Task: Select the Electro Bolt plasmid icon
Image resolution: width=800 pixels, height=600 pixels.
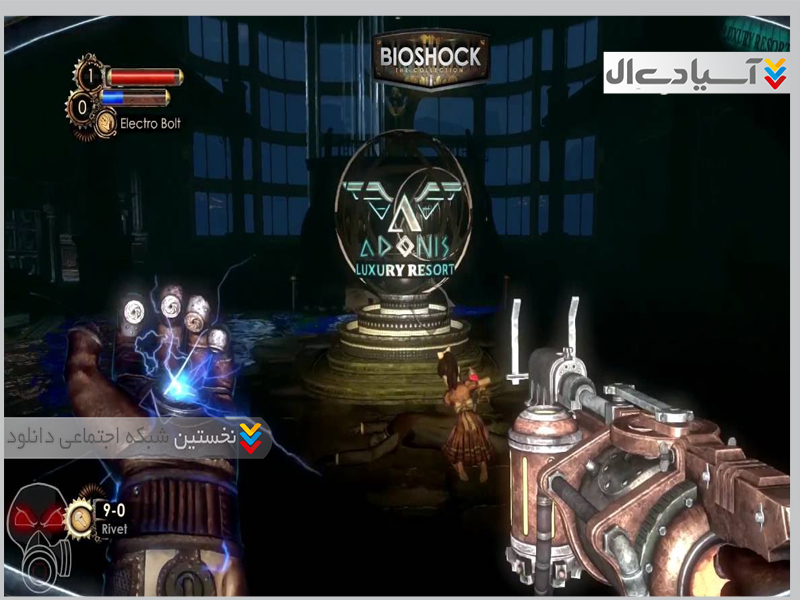Action: pos(106,123)
